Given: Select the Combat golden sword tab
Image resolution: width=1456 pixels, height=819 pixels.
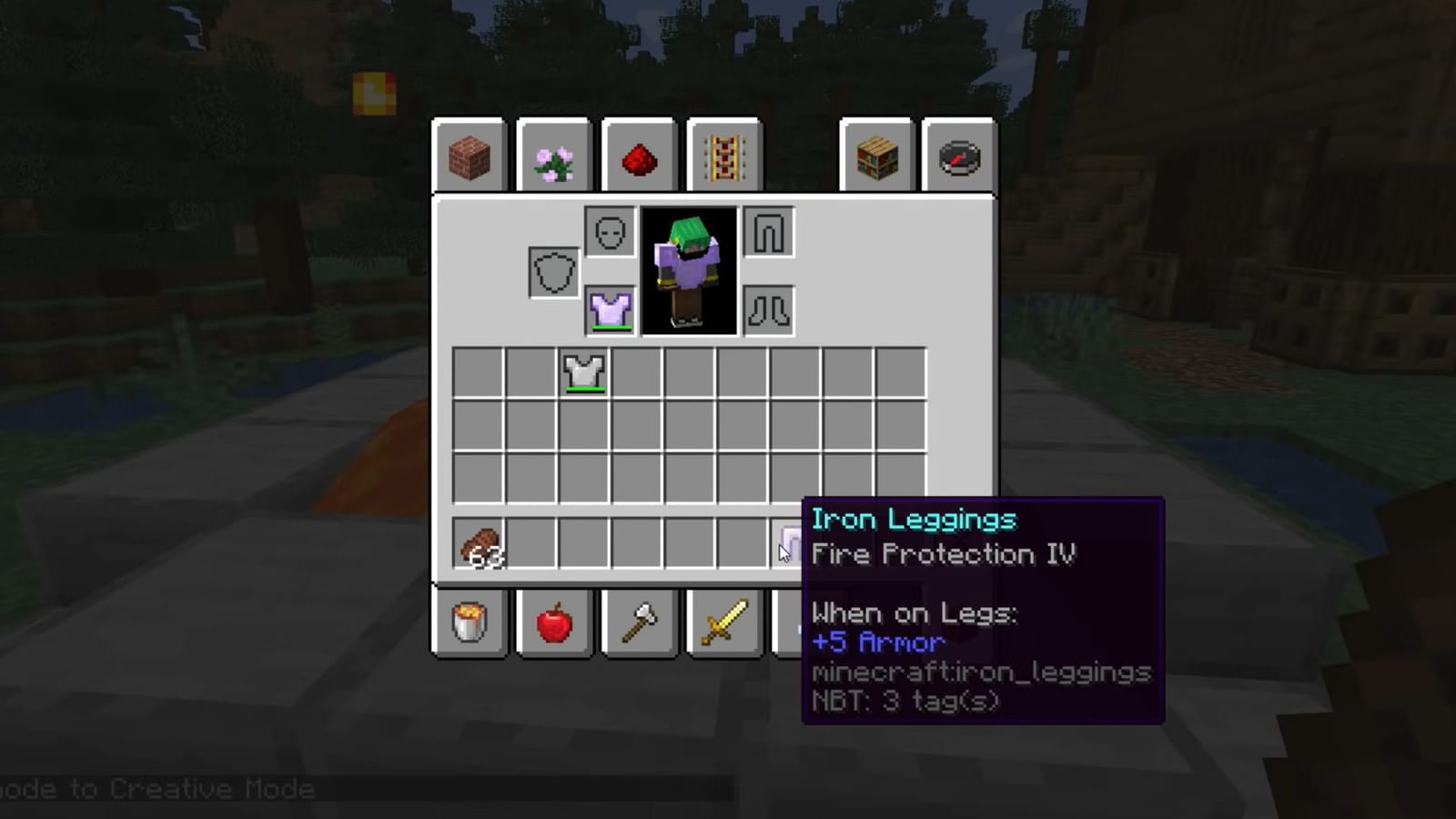Looking at the screenshot, I should point(724,623).
